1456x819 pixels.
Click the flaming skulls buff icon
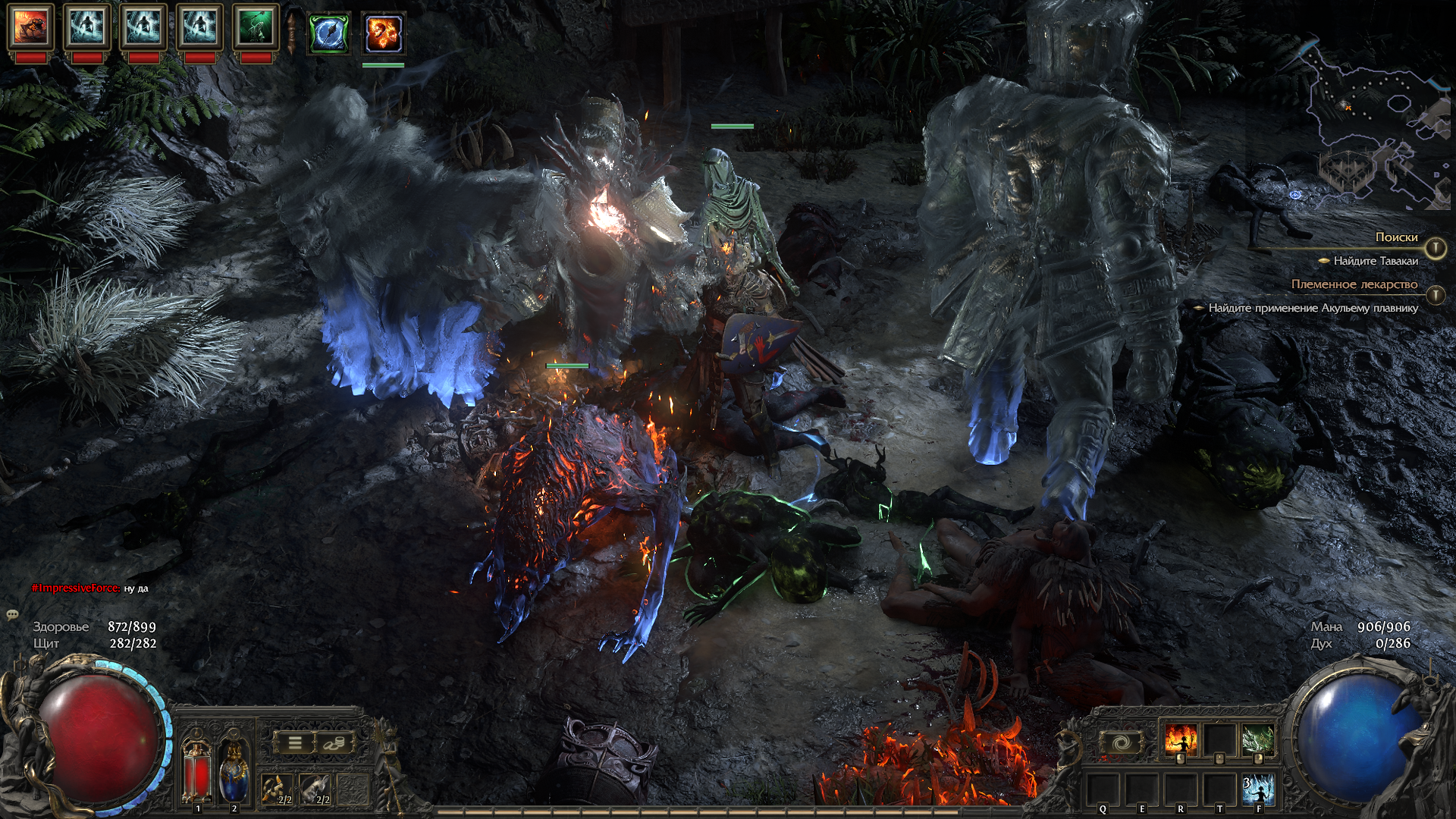click(x=383, y=33)
